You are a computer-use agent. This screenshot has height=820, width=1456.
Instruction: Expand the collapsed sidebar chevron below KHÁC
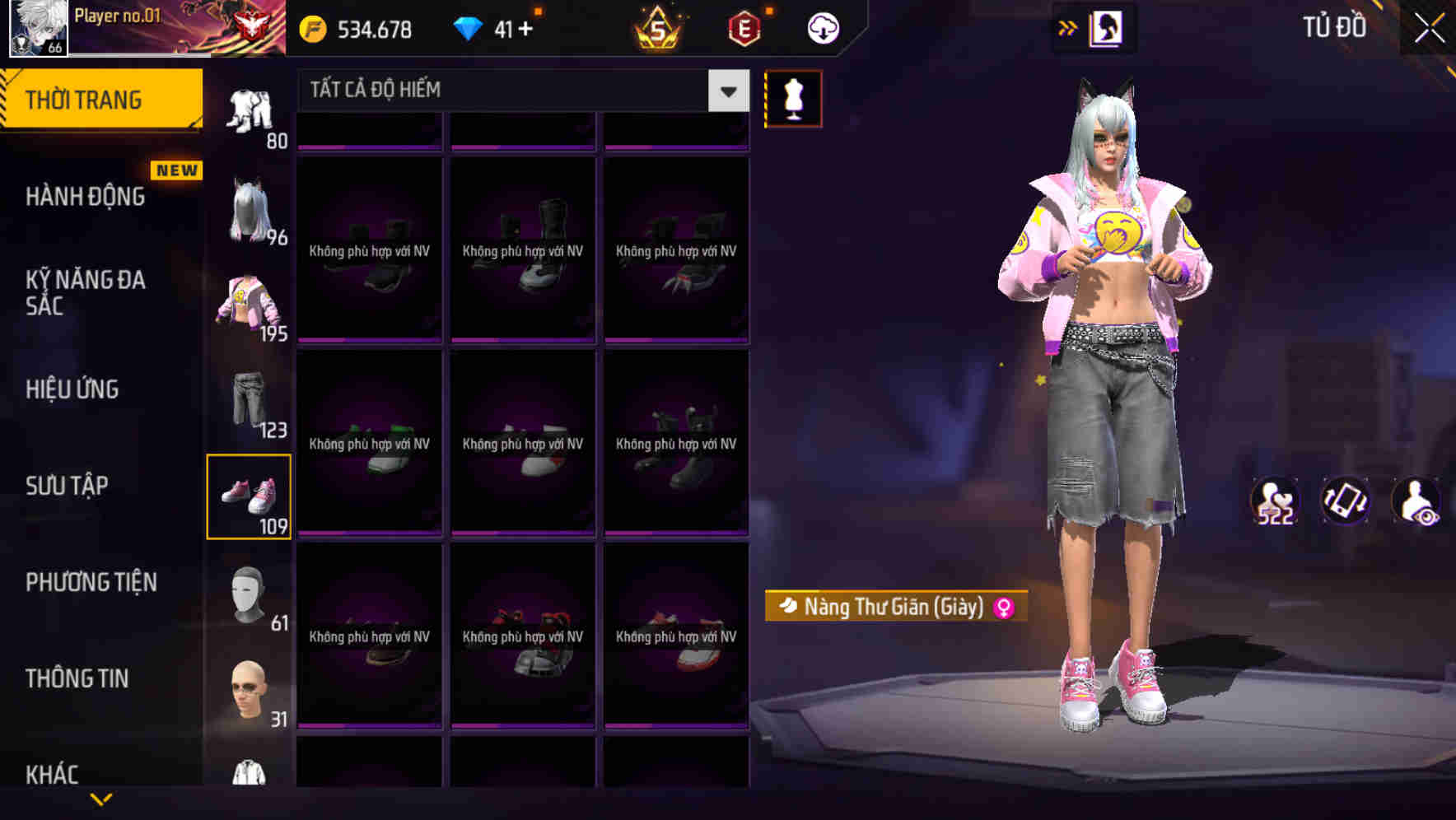pyautogui.click(x=101, y=800)
